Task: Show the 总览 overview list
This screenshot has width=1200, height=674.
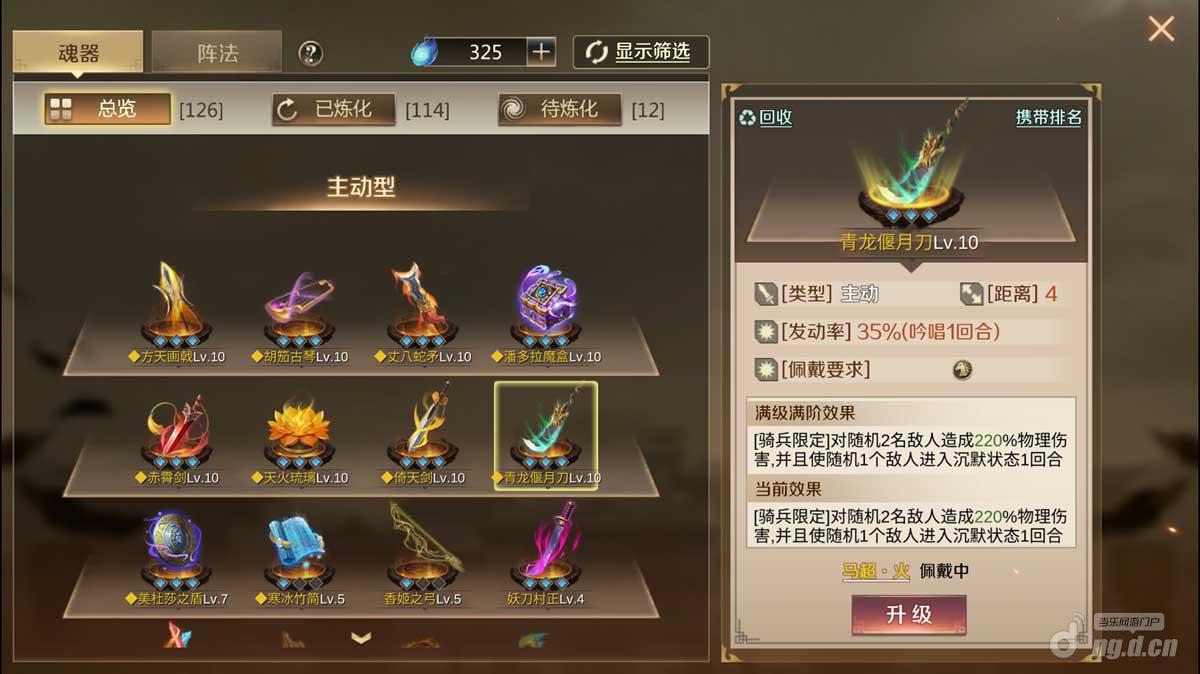Action: 108,109
